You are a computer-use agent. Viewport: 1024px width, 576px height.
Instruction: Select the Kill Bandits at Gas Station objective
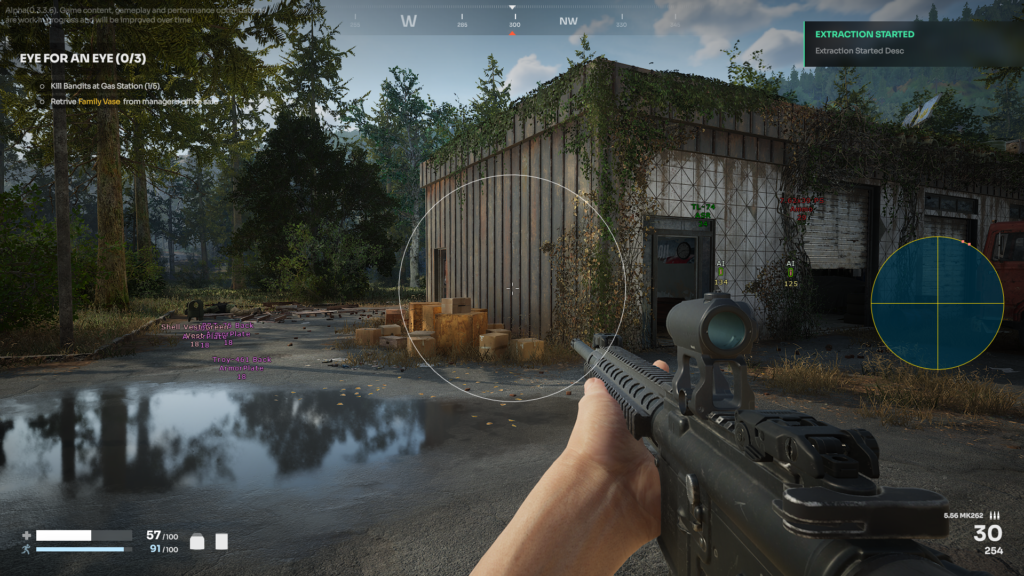click(104, 86)
